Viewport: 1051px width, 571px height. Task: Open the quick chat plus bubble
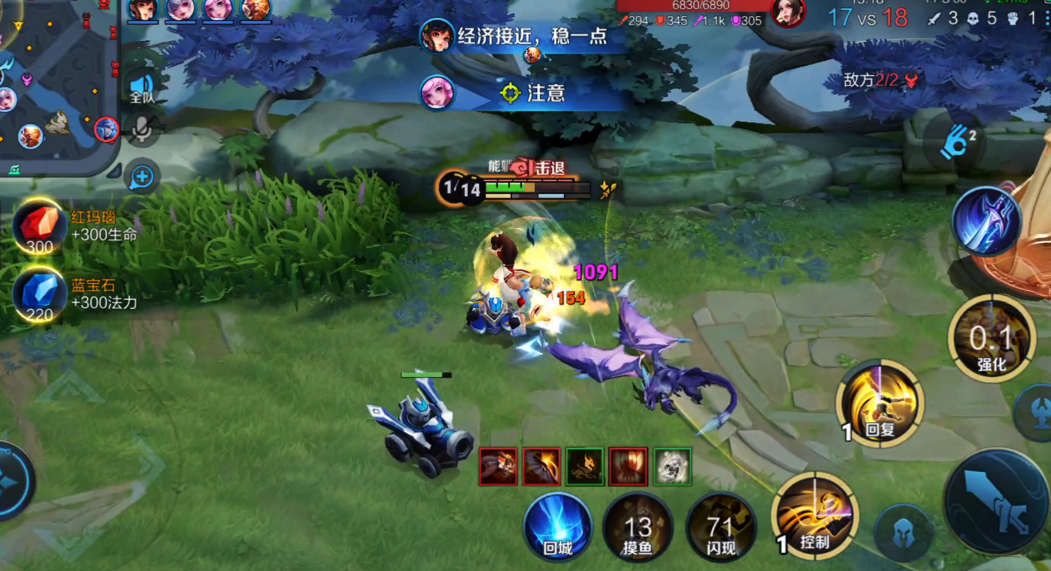142,177
